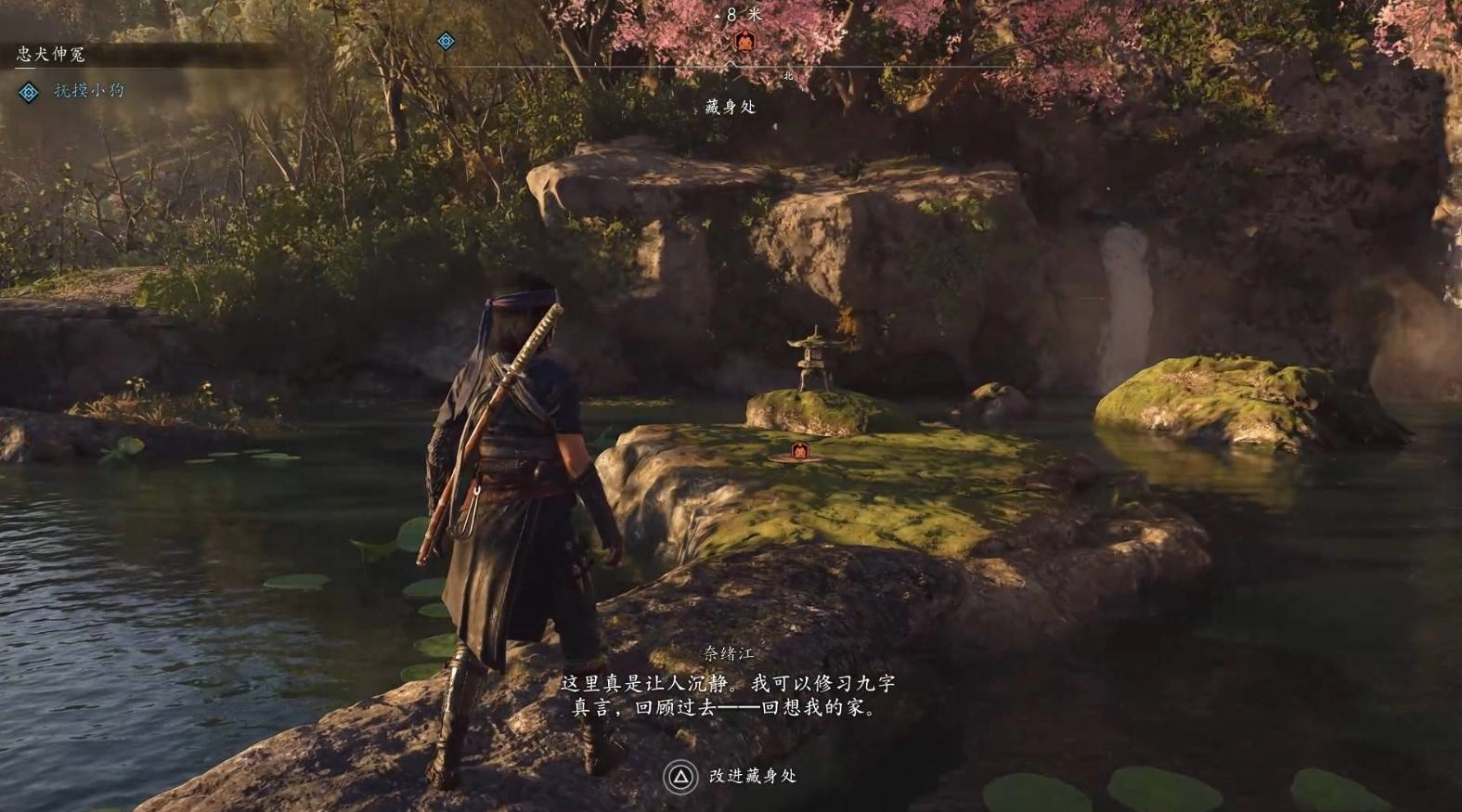Select the orange hideout marker on the compass
This screenshot has height=812, width=1462.
[742, 42]
